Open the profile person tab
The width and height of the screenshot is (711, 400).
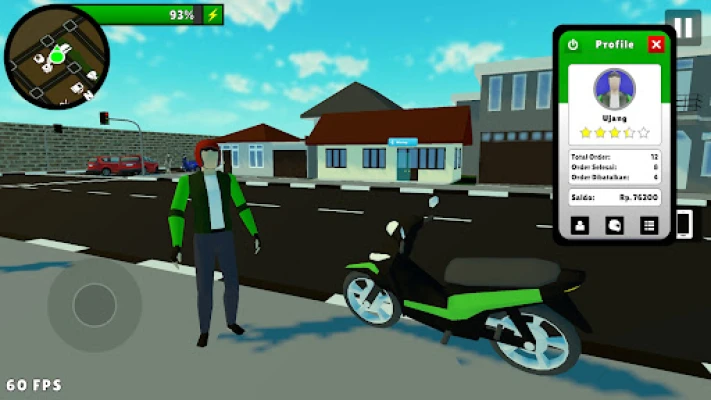pyautogui.click(x=580, y=226)
